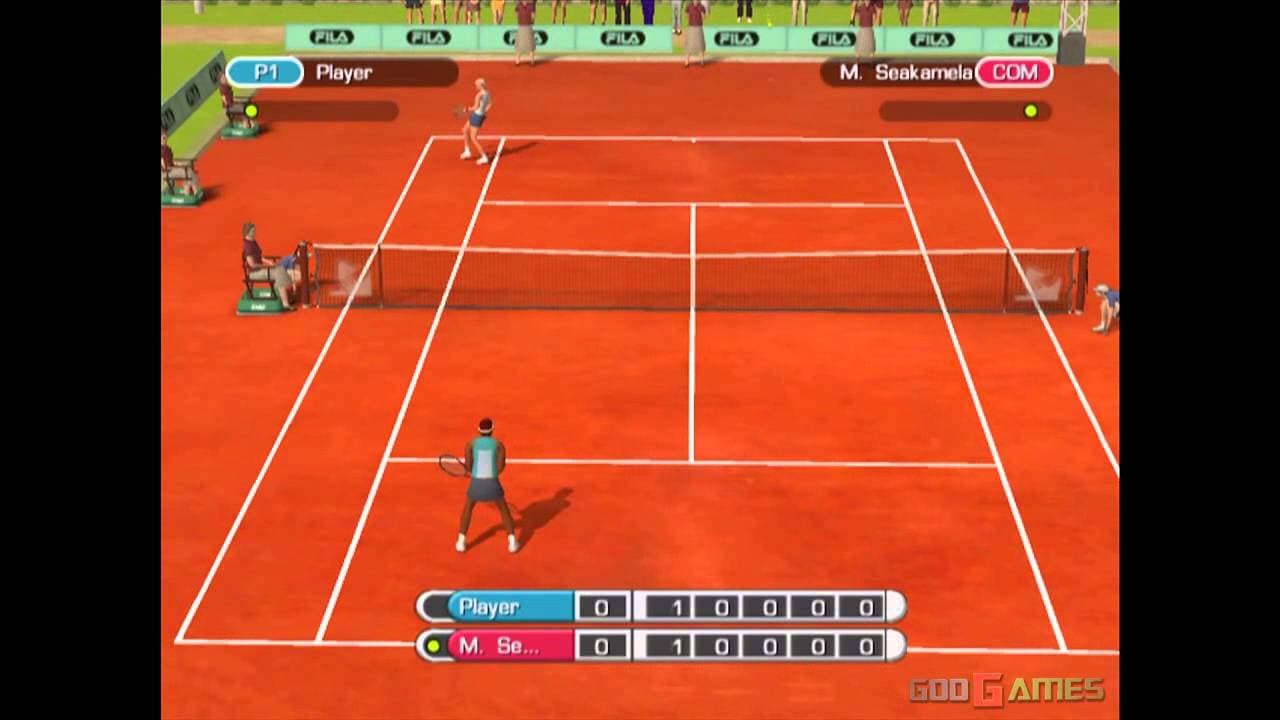Click Player's current-game score box
This screenshot has width=1280, height=720.
click(602, 606)
